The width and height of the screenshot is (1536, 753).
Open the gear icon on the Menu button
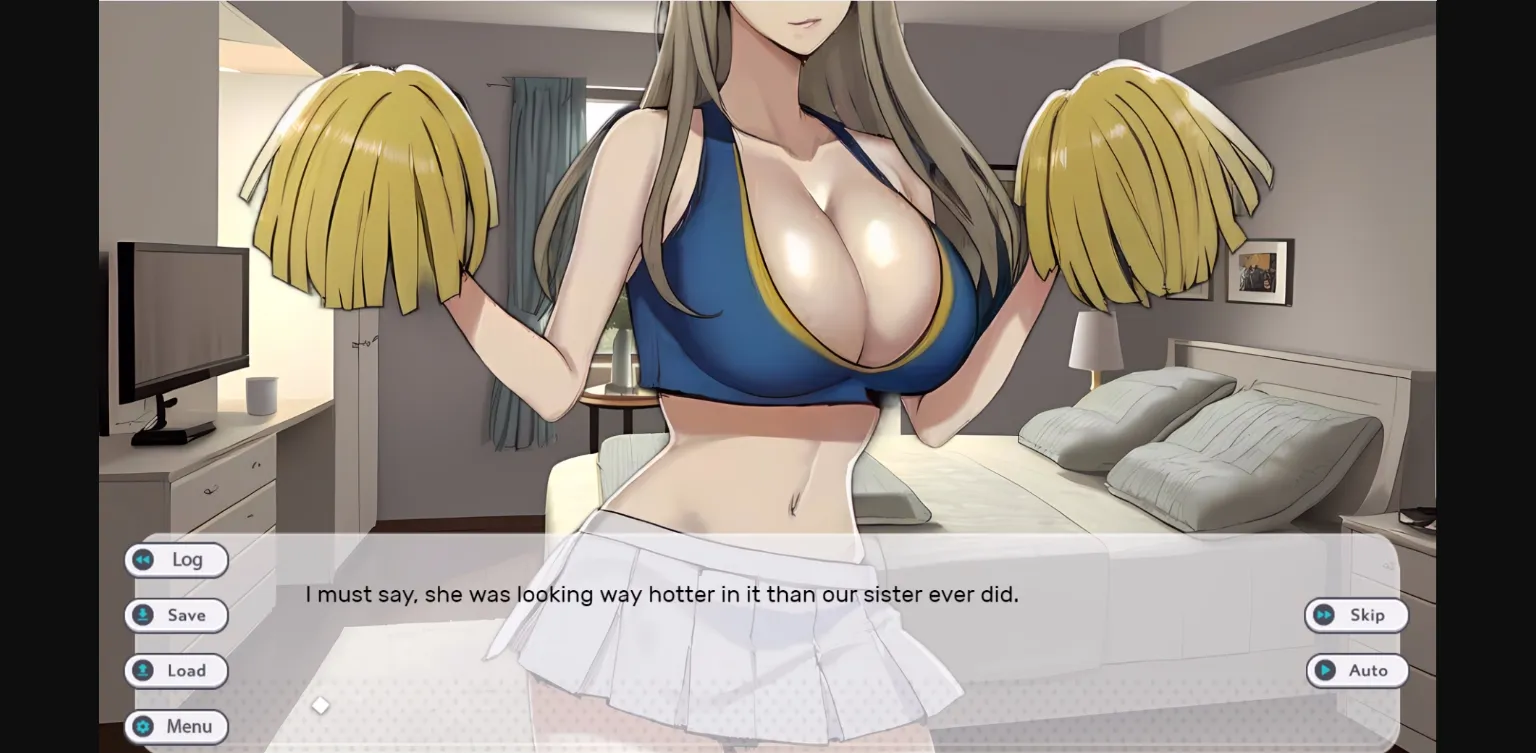(143, 726)
